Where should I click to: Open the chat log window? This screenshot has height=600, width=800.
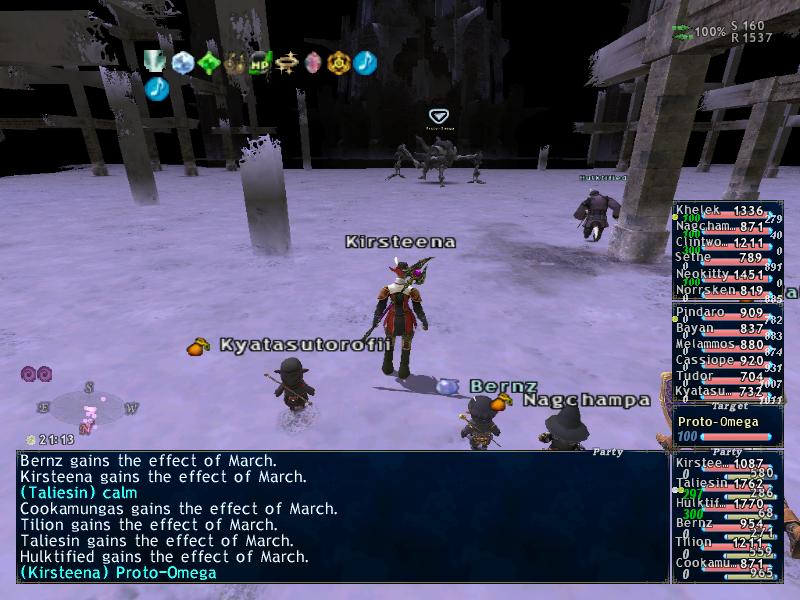point(342,517)
